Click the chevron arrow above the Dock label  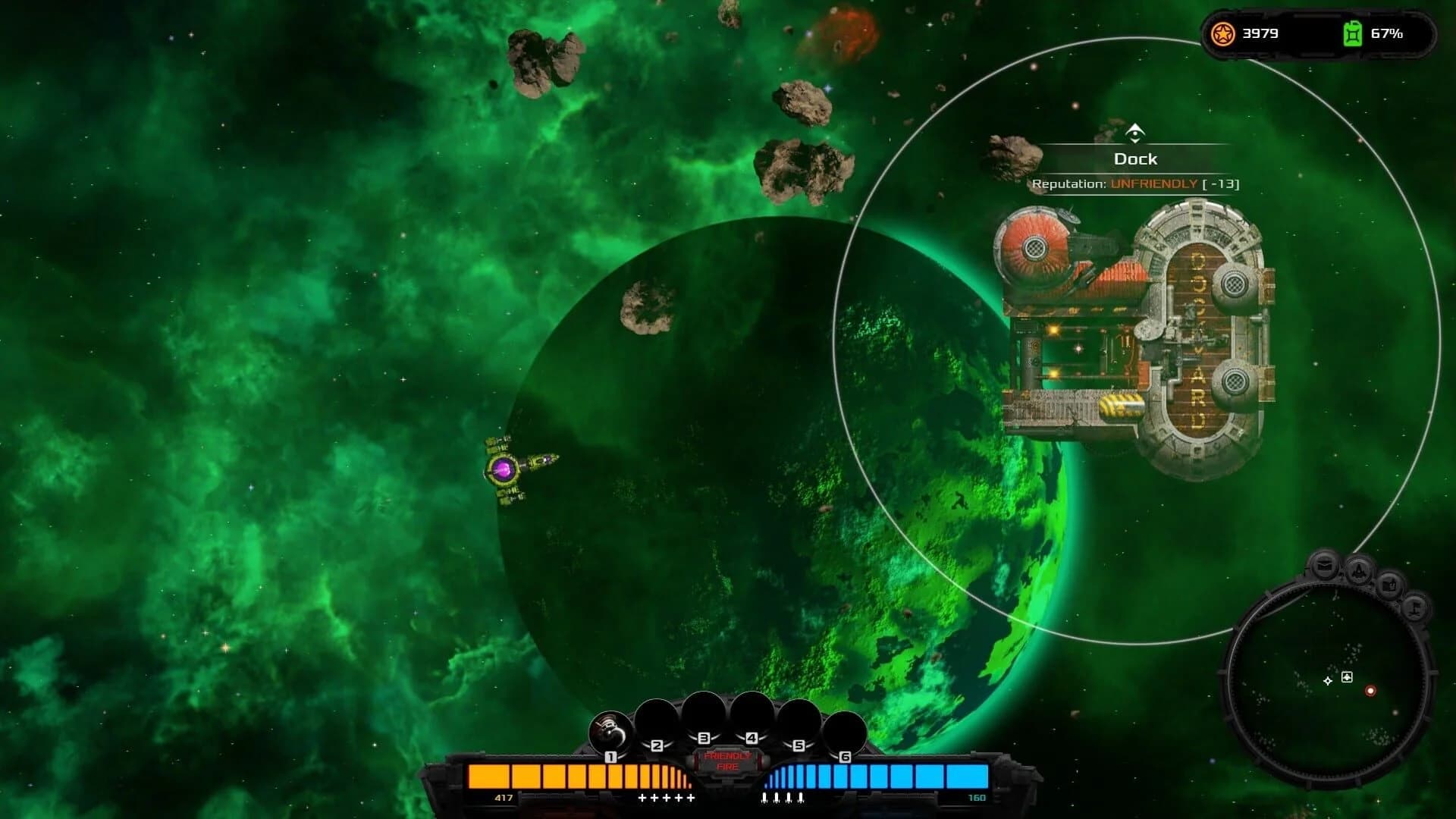(1135, 130)
